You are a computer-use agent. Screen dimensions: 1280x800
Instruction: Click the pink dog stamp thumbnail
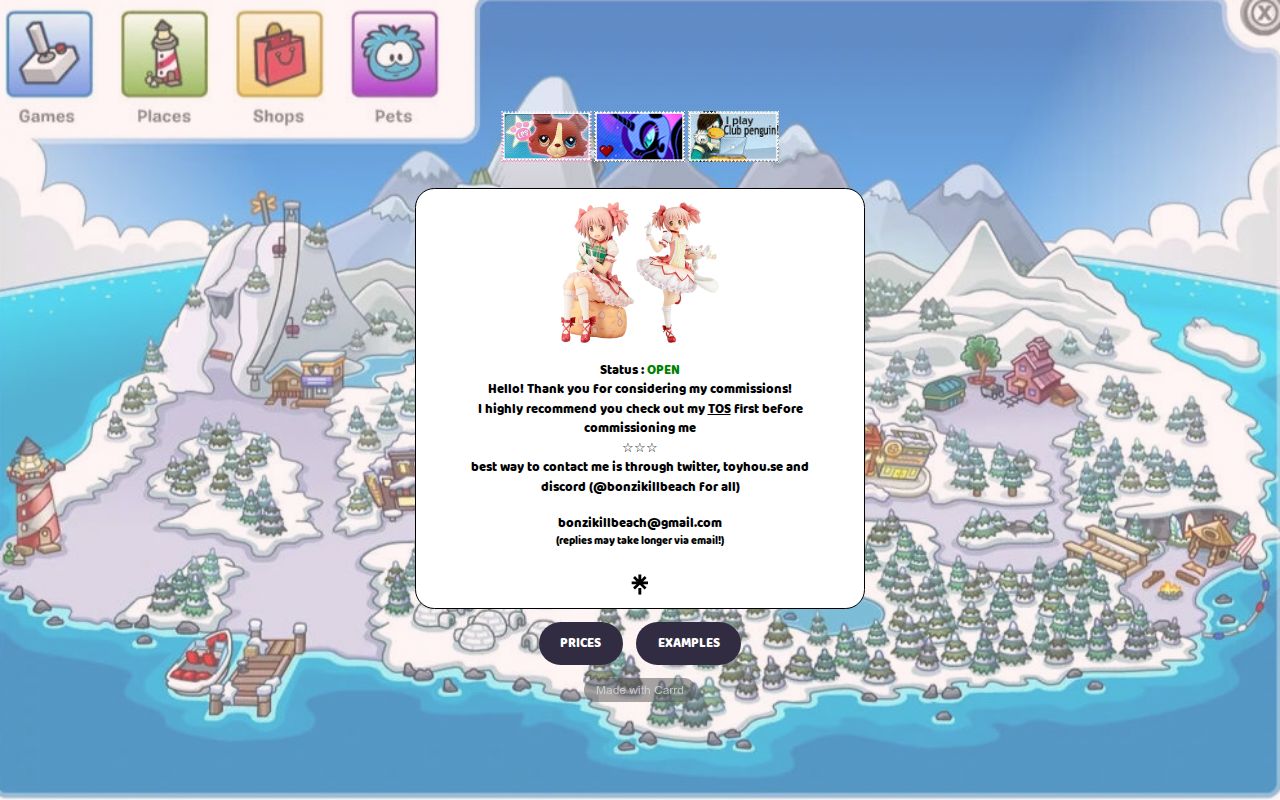[x=546, y=136]
